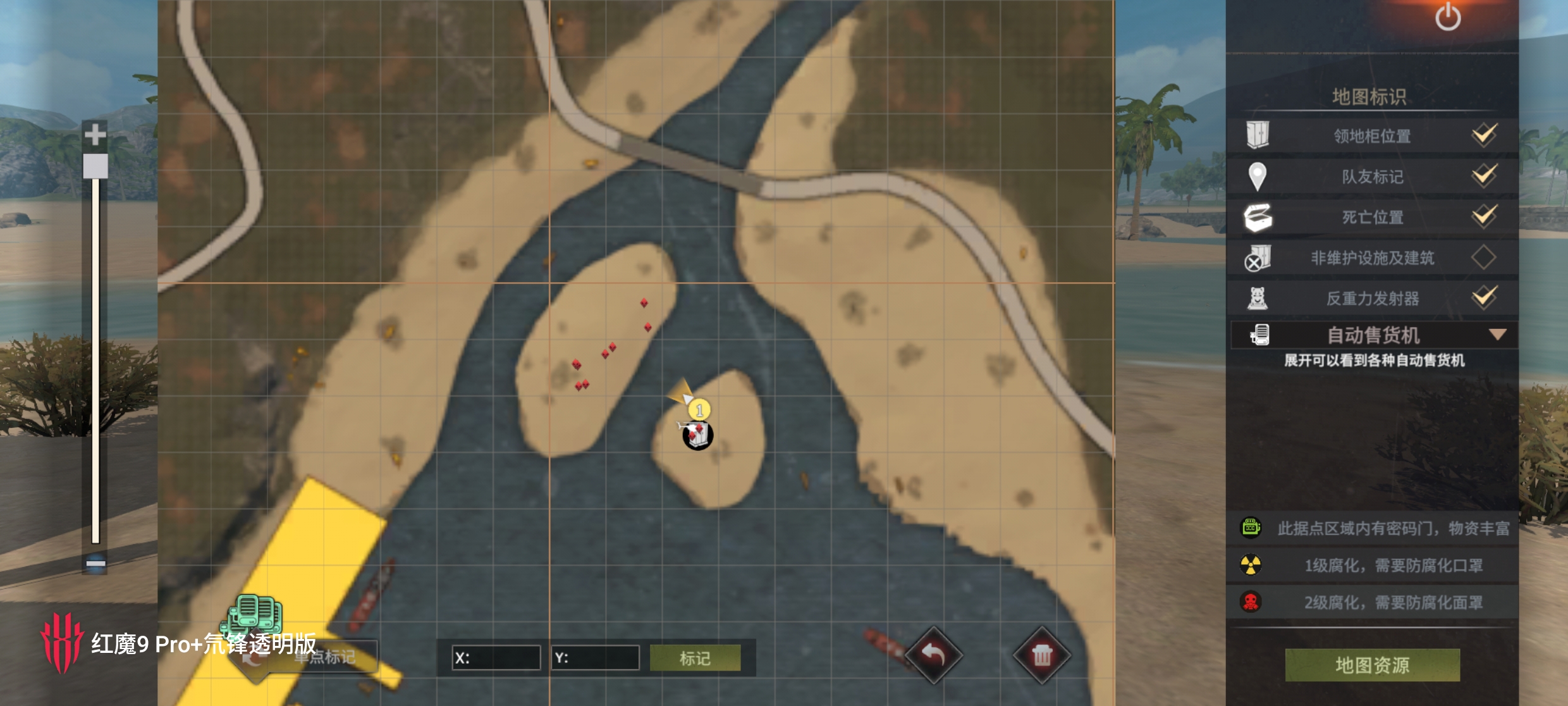Toggle the 领地柜位置 checkbox
This screenshot has width=1568, height=706.
click(1483, 135)
